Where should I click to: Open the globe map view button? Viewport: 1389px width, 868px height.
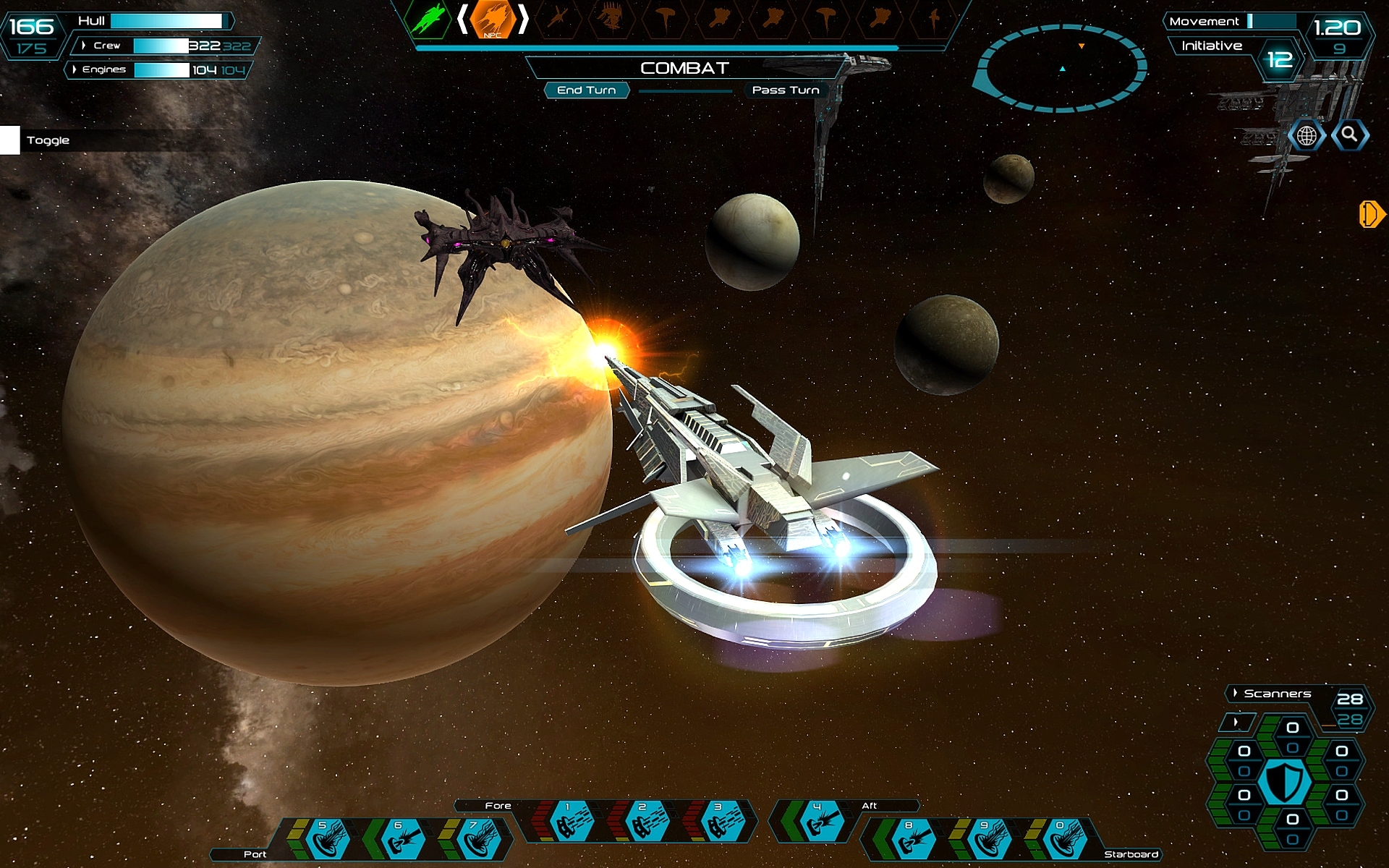point(1306,135)
